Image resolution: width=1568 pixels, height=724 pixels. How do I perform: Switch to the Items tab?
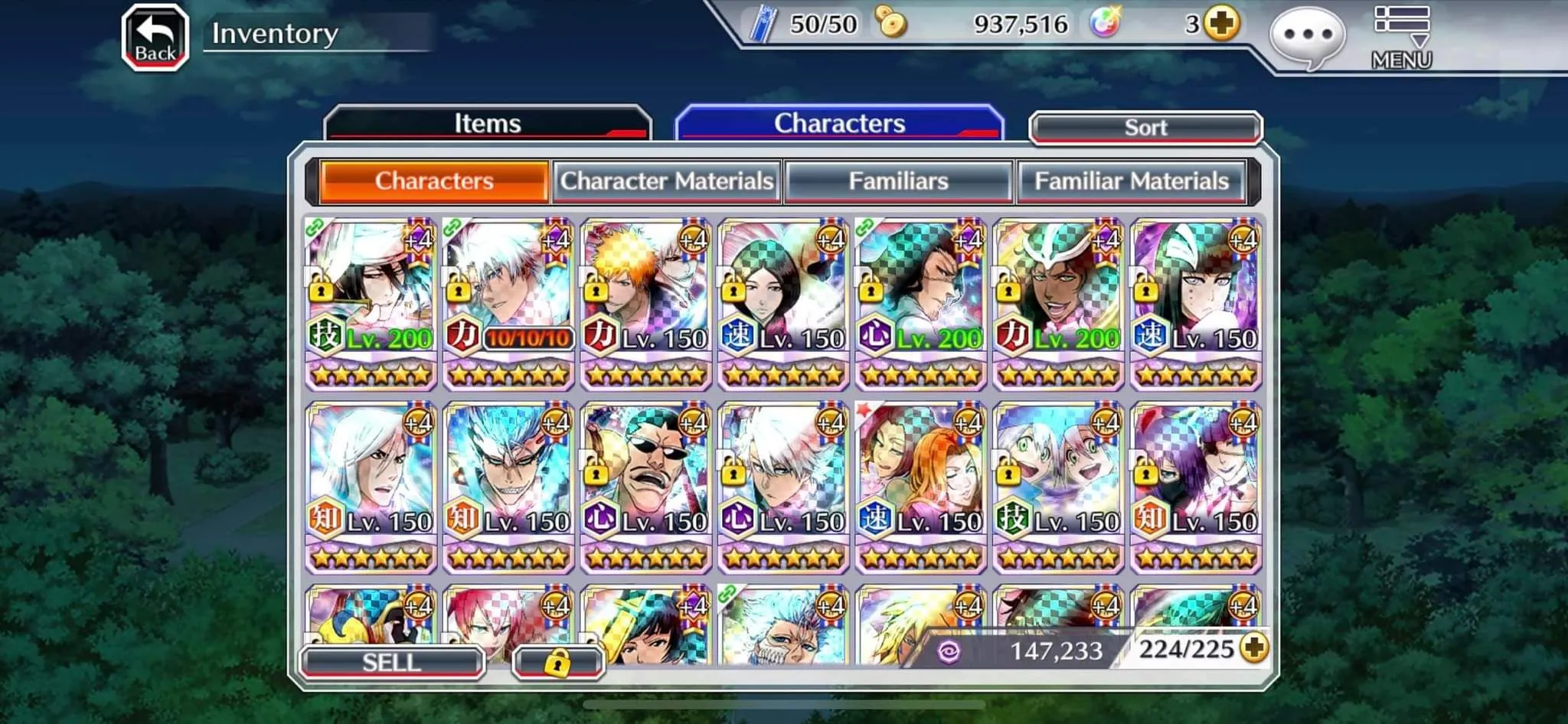point(488,124)
